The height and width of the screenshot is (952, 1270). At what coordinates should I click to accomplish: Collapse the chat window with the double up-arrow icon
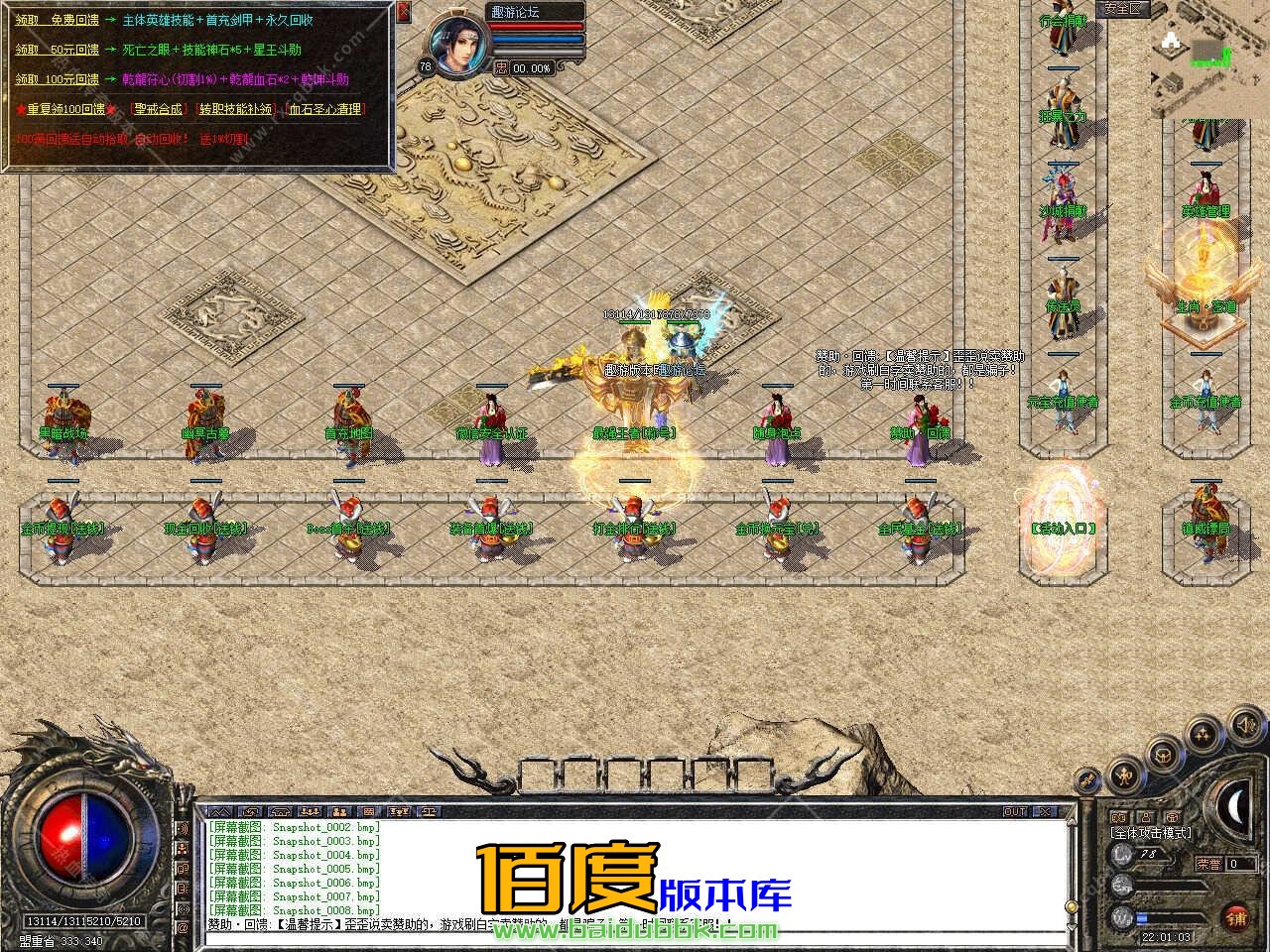pyautogui.click(x=221, y=811)
